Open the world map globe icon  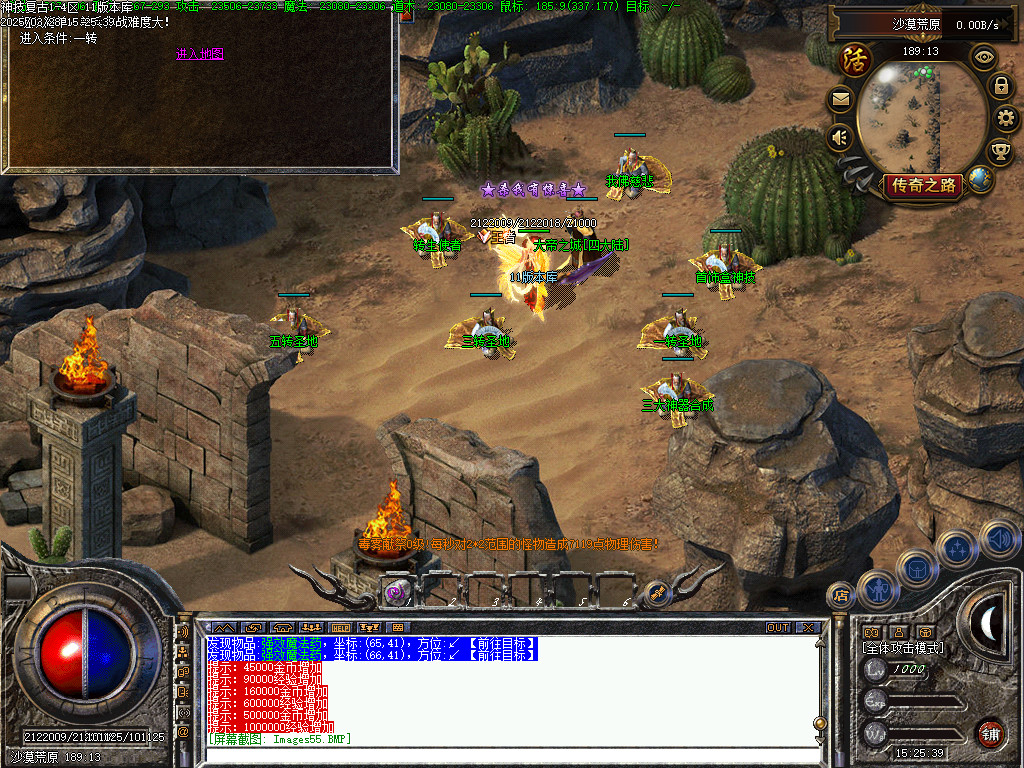980,180
